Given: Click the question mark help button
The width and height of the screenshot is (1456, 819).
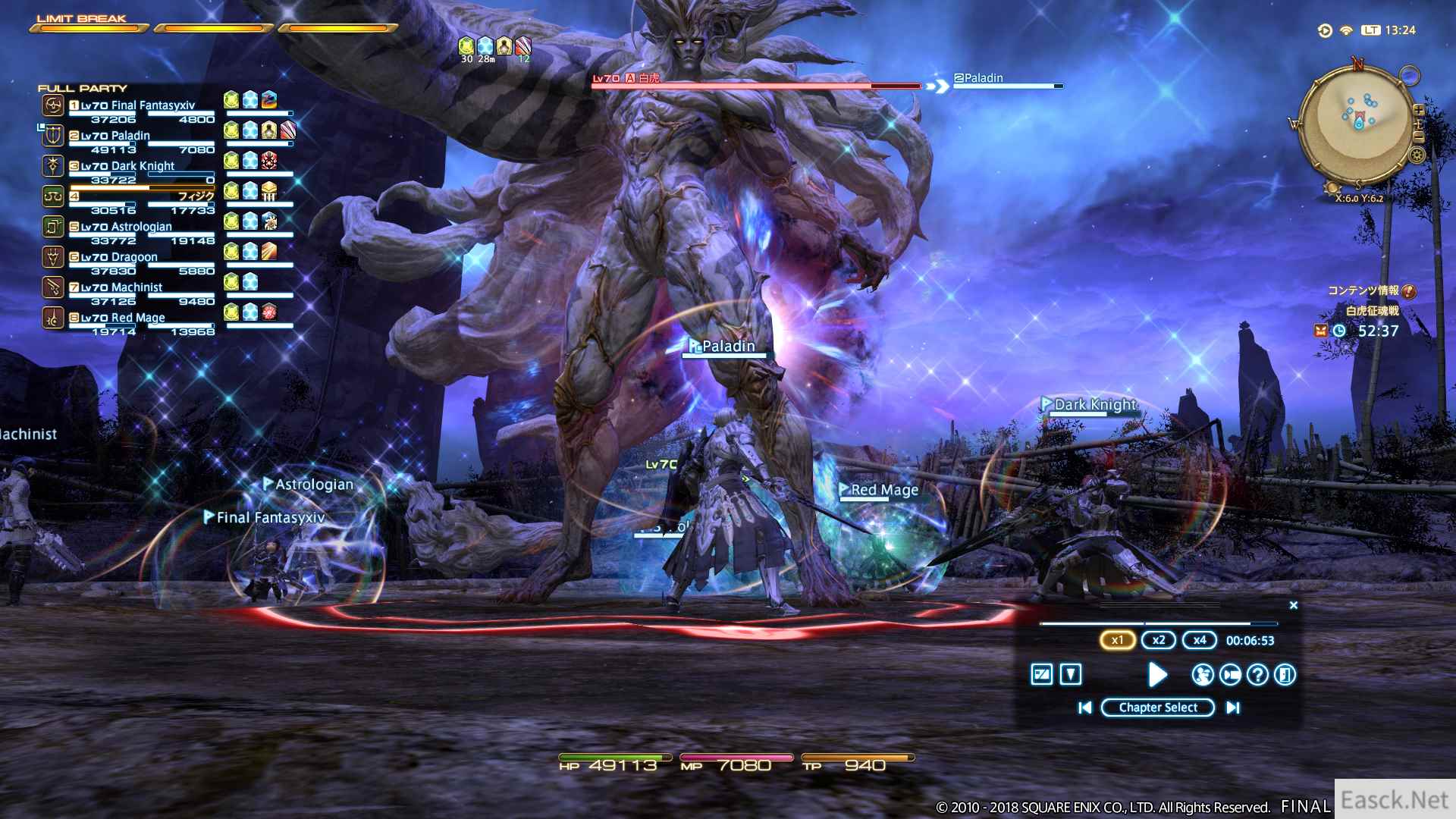Looking at the screenshot, I should point(1257,674).
